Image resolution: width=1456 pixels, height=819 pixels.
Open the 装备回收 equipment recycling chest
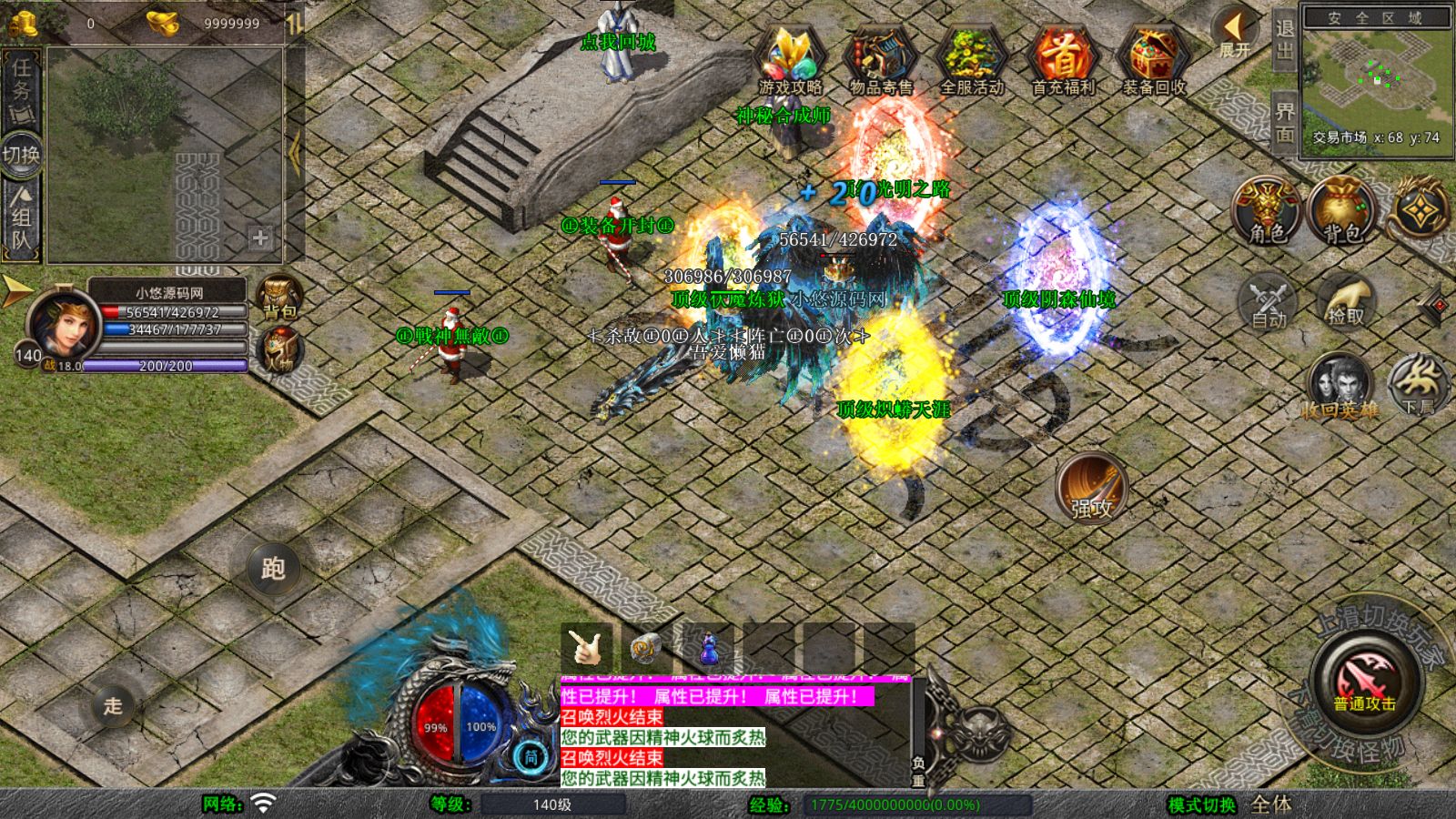click(x=1153, y=59)
